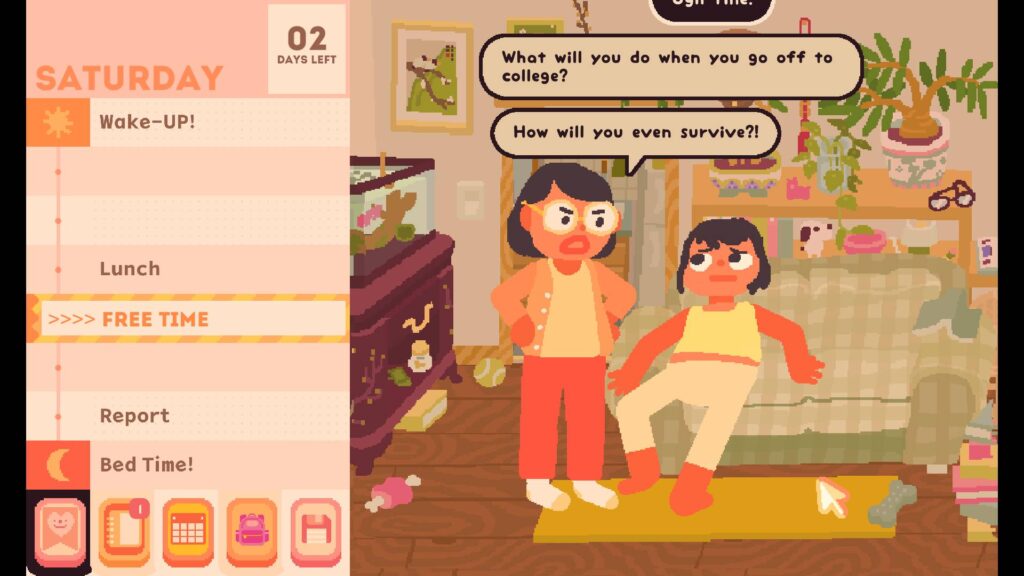Open the heart-face bookmark tab

click(x=59, y=532)
